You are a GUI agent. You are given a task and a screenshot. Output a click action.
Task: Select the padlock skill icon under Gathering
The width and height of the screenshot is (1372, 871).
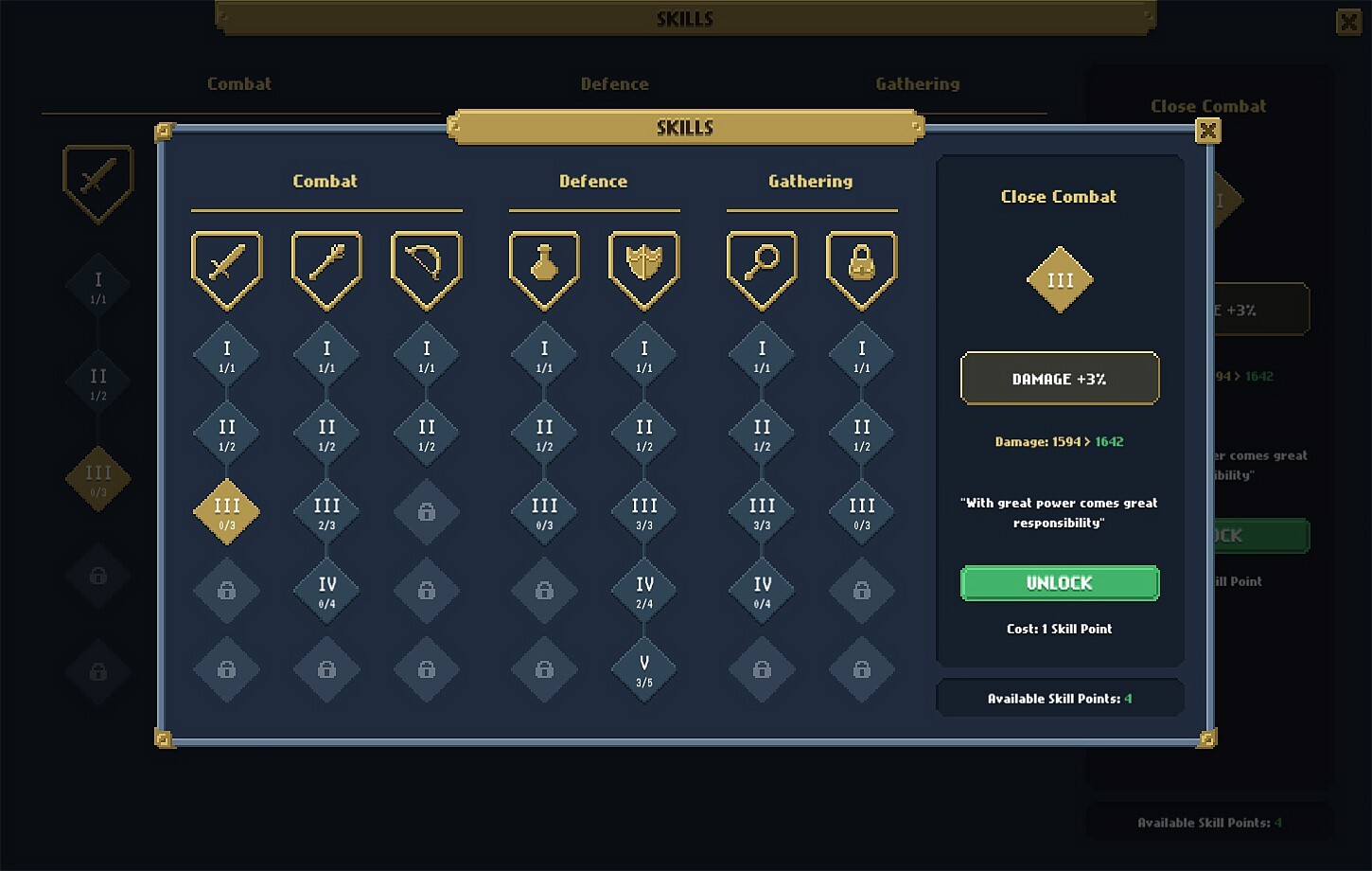tap(860, 268)
